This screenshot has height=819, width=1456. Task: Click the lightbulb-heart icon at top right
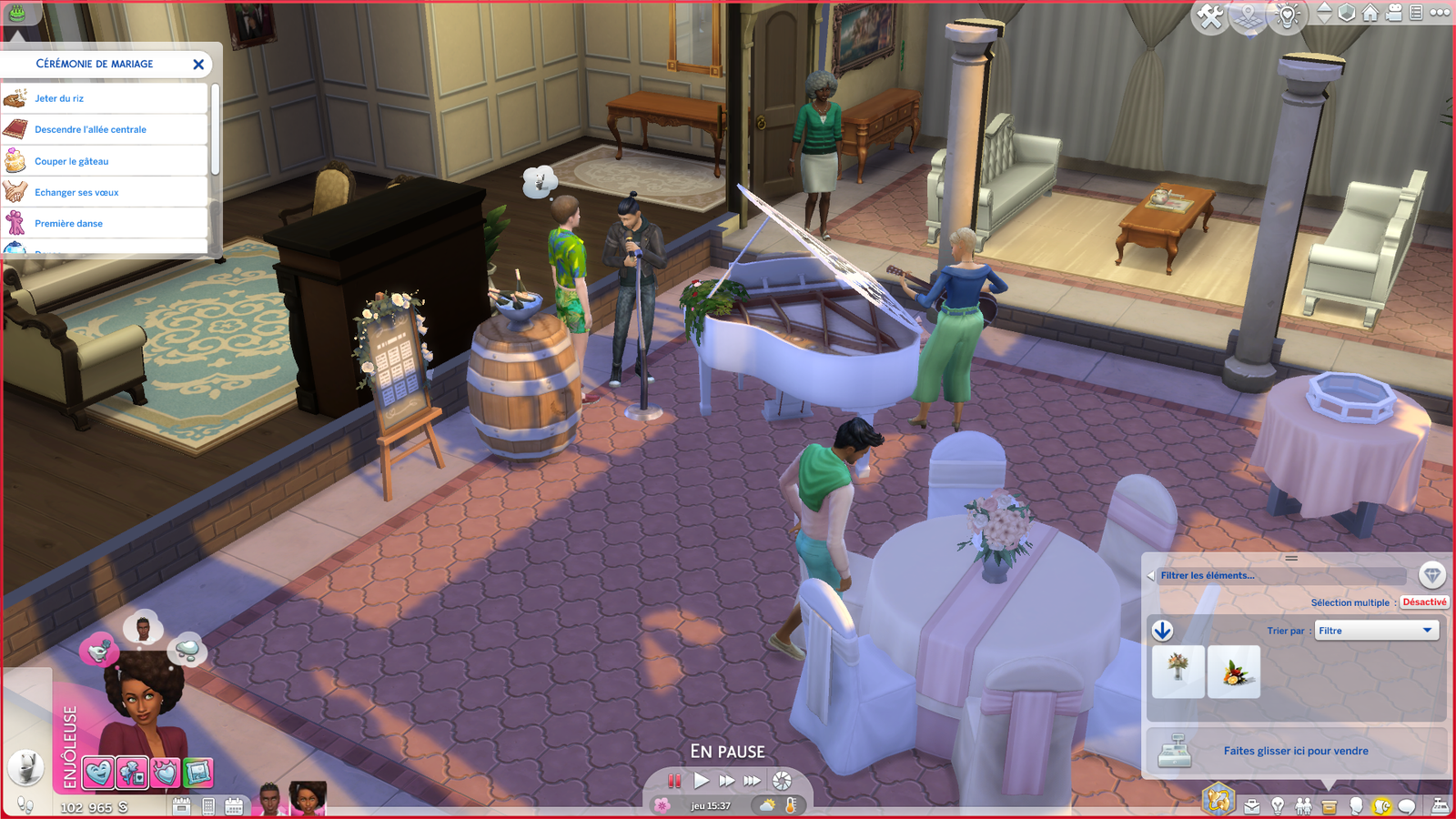pos(1287,16)
